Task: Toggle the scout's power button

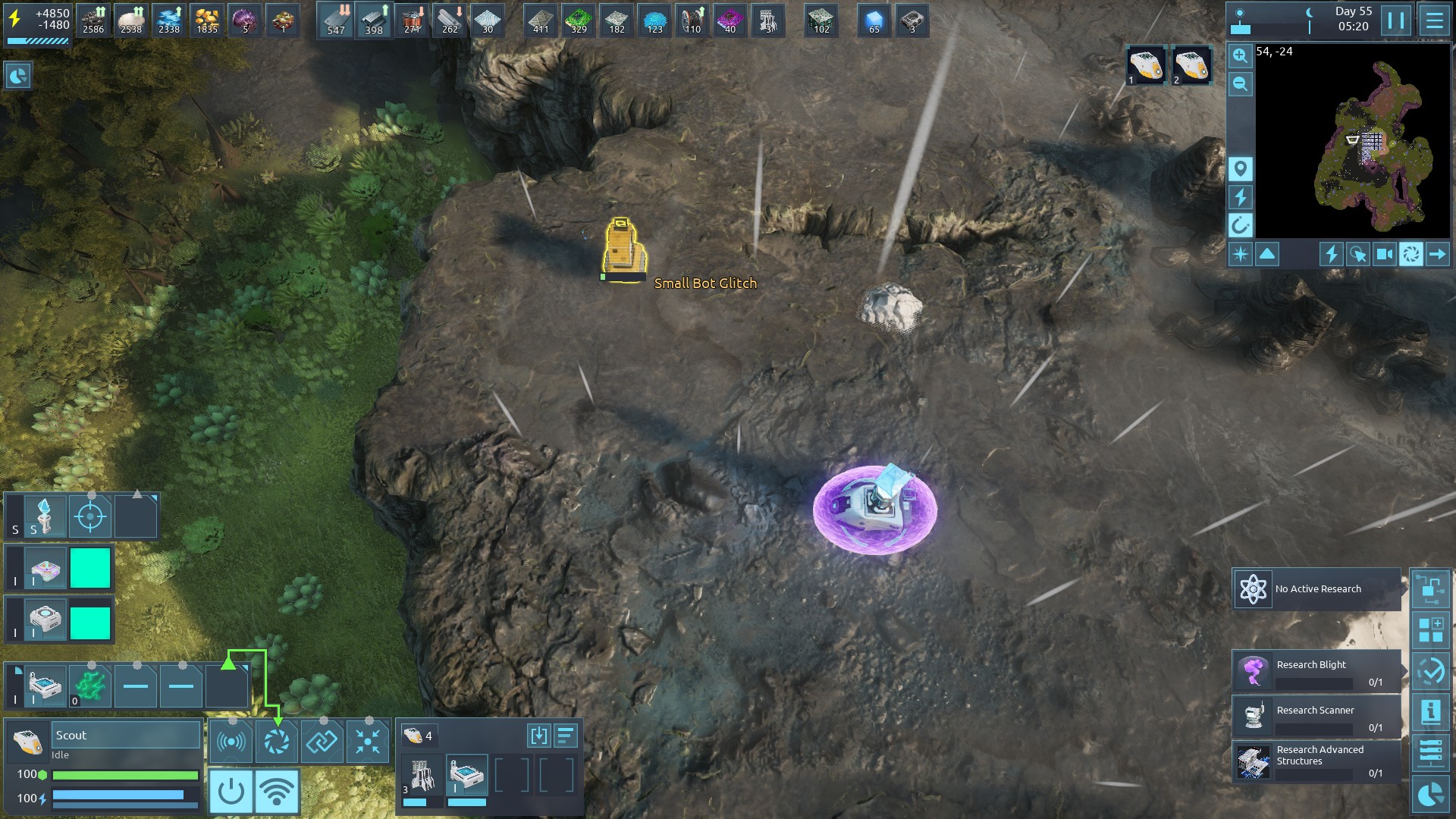Action: point(231,792)
